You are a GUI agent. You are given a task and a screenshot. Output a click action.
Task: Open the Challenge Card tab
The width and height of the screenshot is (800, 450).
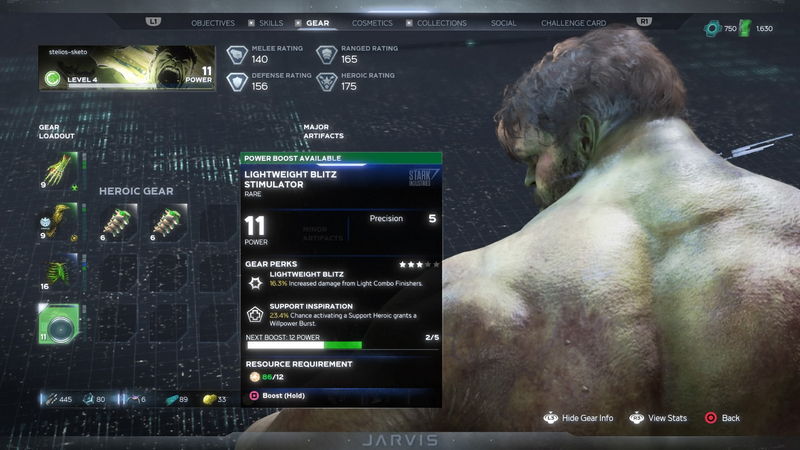point(574,23)
